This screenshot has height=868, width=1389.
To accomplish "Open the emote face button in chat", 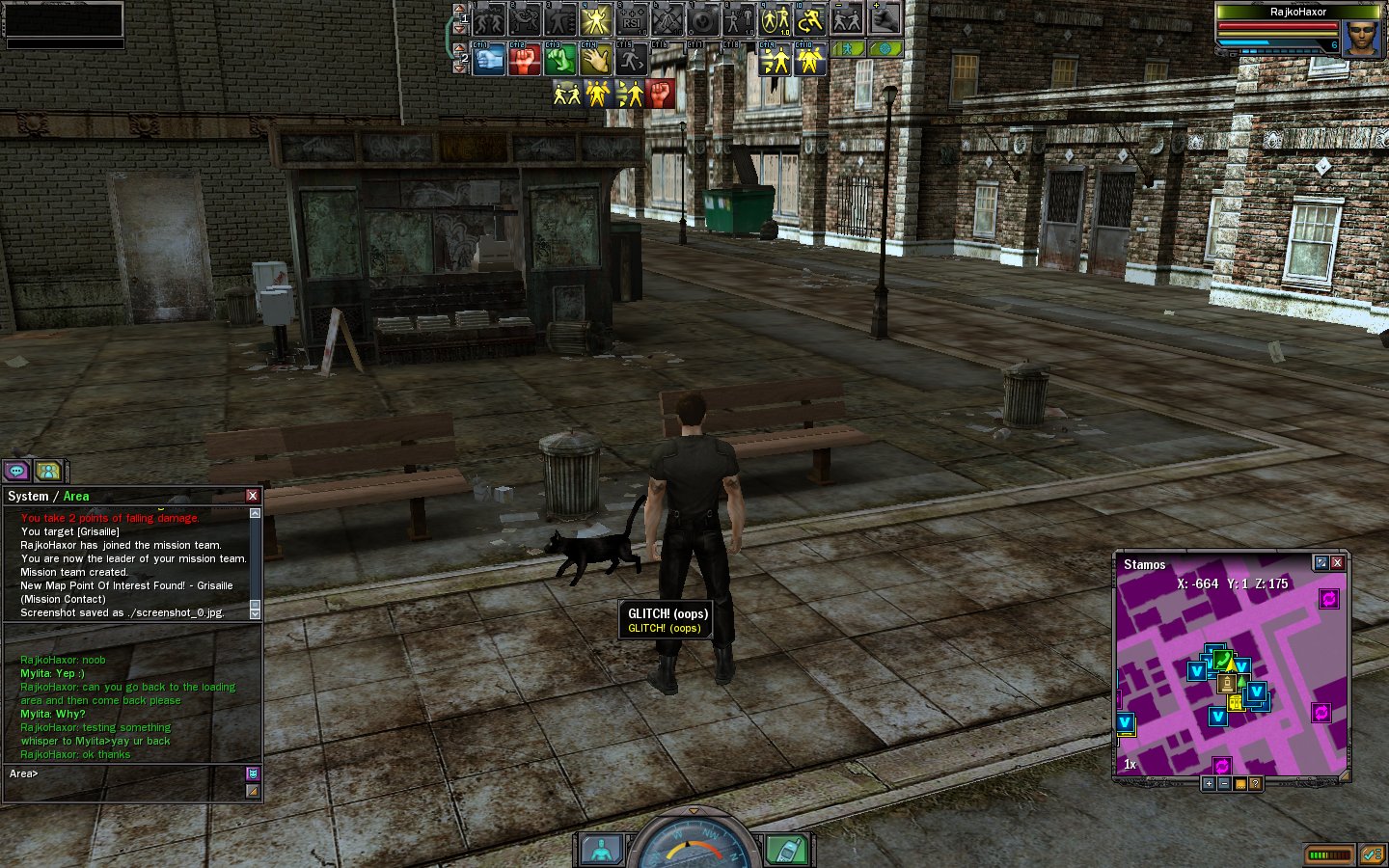I will click(253, 773).
